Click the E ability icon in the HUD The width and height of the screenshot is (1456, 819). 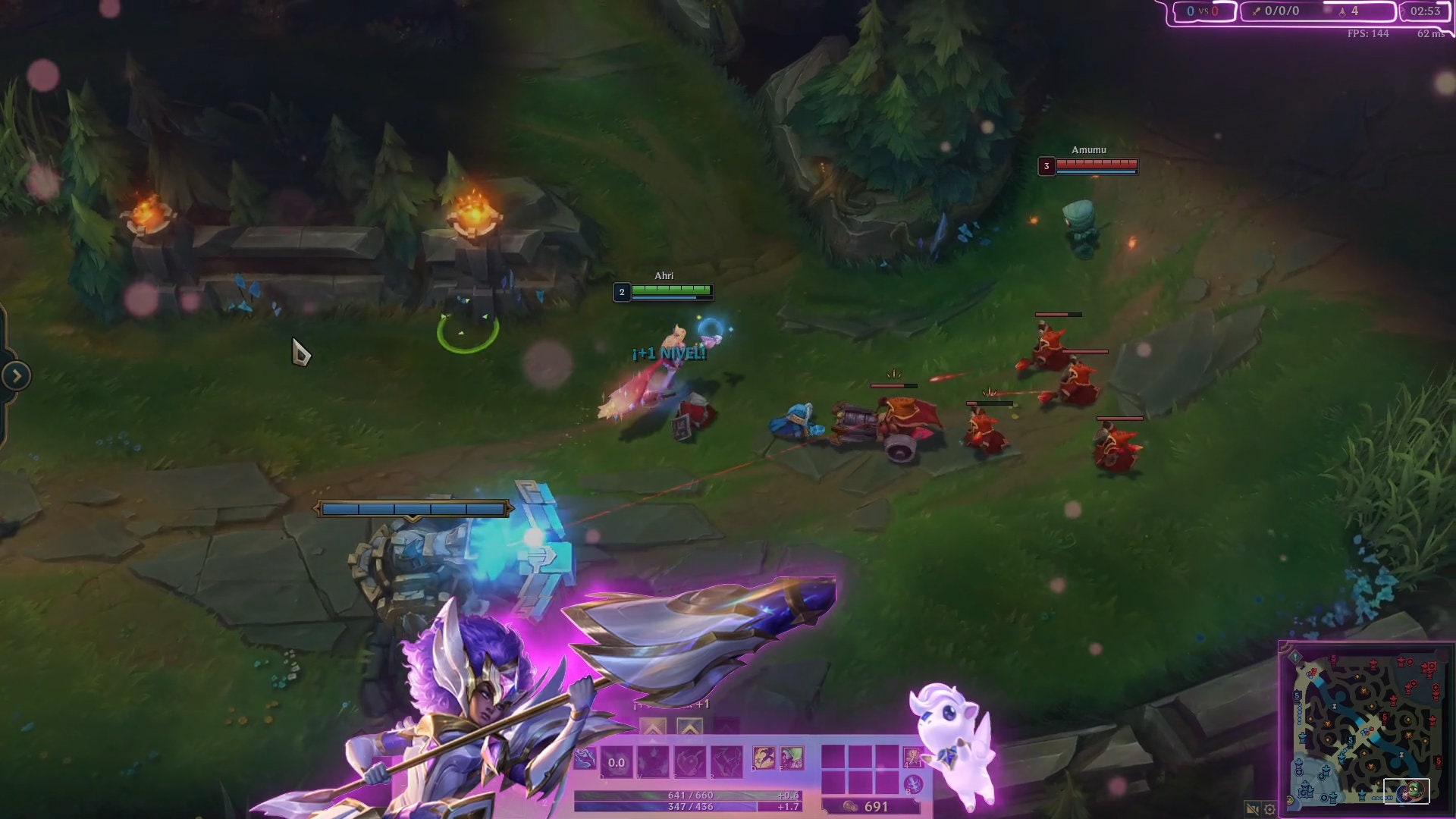pyautogui.click(x=689, y=762)
